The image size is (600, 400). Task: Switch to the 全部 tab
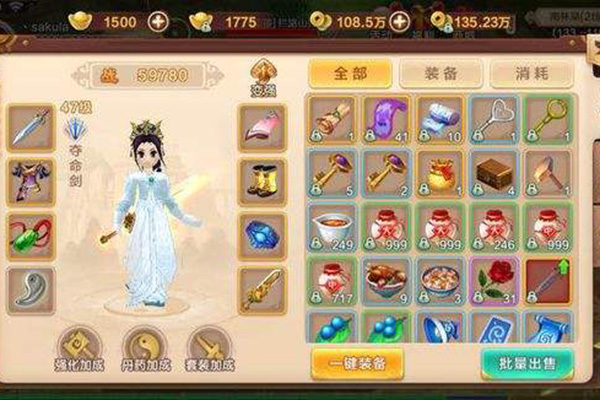[x=346, y=73]
